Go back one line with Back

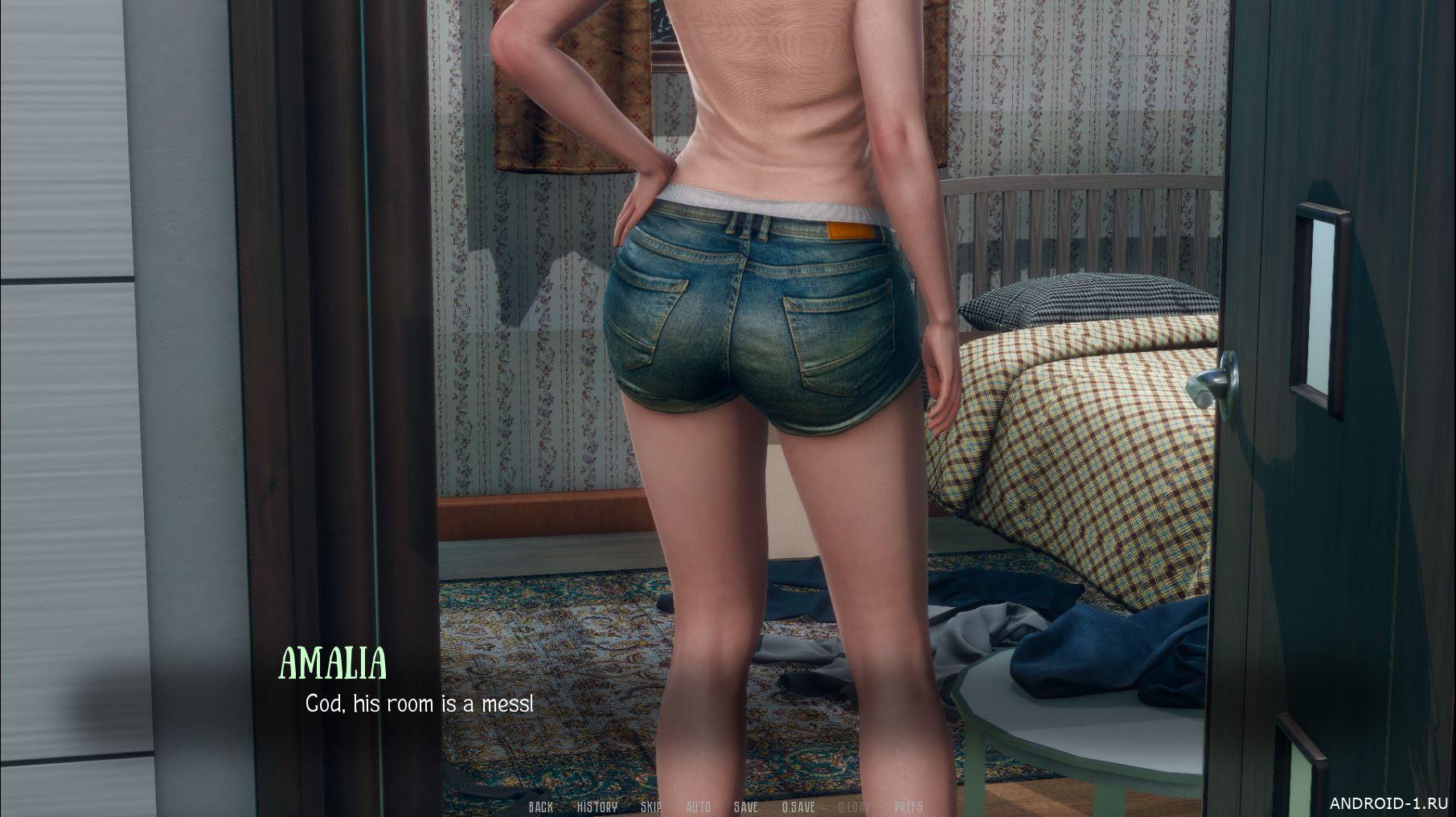tap(540, 807)
